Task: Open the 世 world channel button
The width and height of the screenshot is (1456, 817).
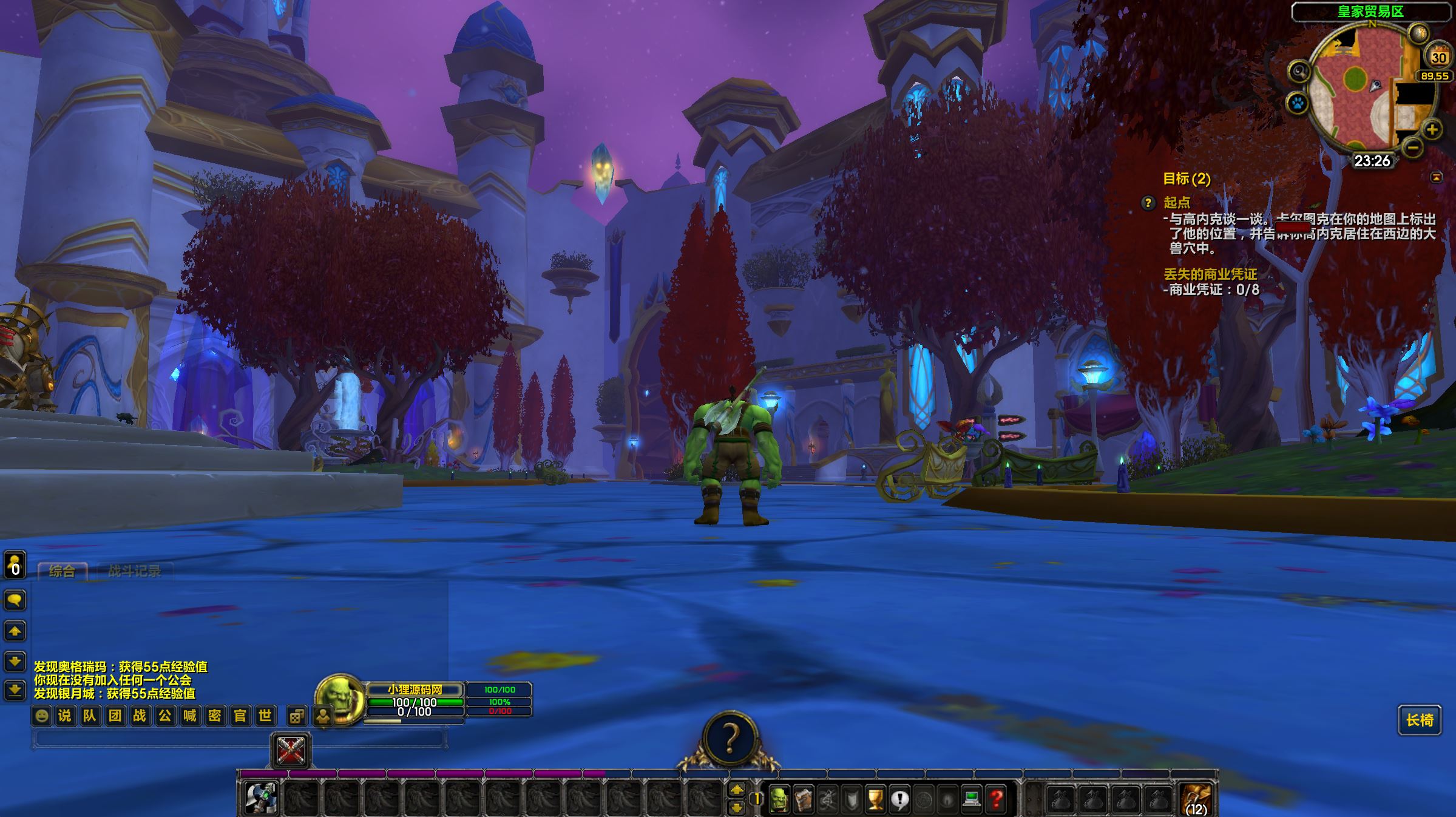Action: 265,716
